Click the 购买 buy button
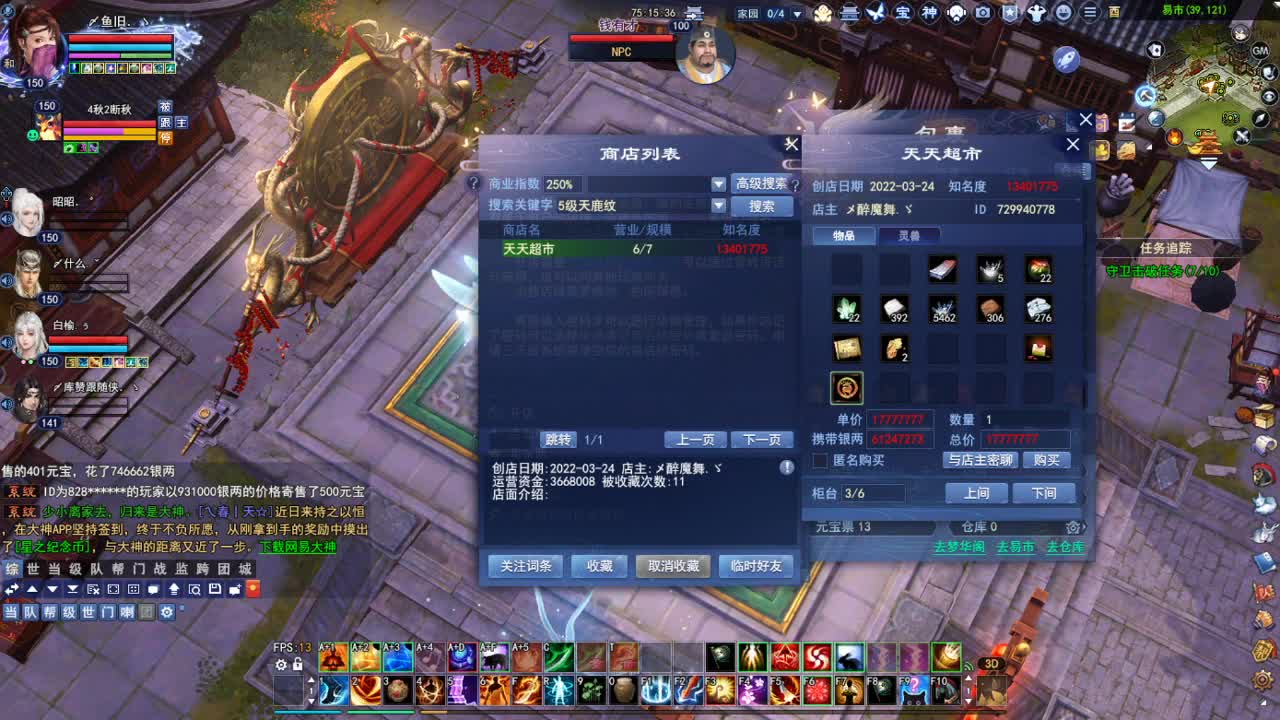Screen dimensions: 1280x720 click(1046, 460)
